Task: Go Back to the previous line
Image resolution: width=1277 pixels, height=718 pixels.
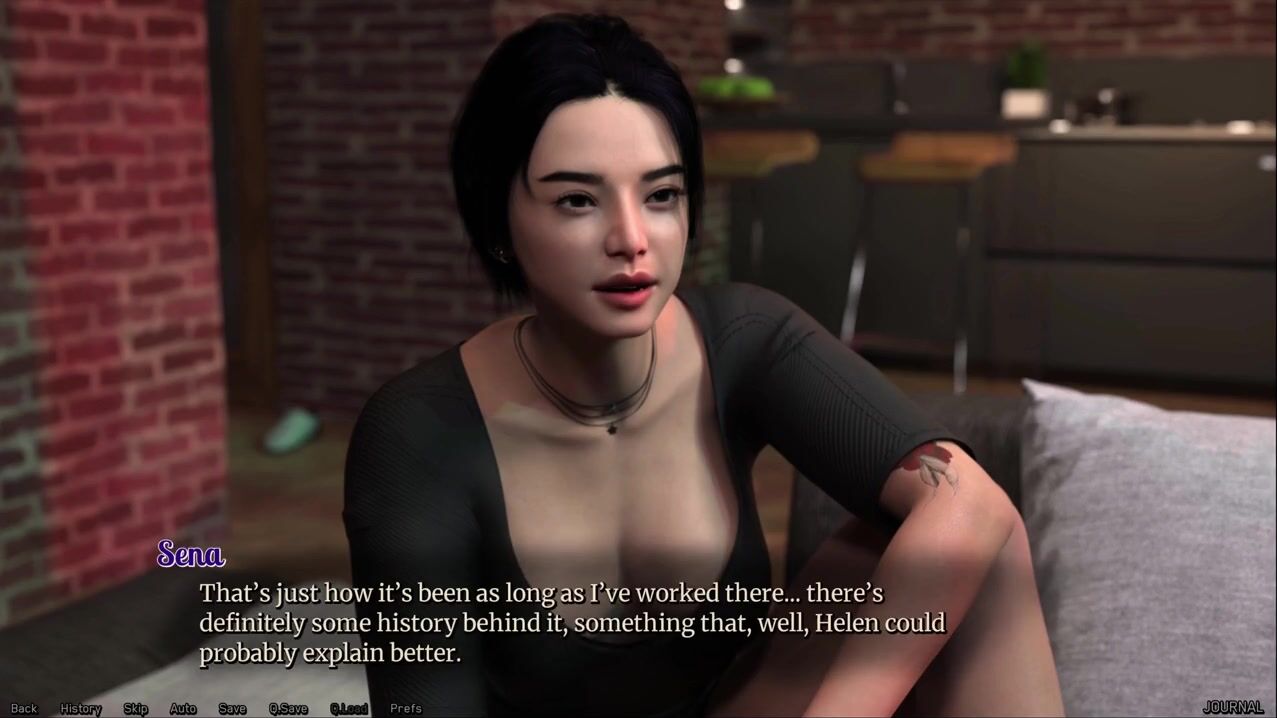Action: 24,709
